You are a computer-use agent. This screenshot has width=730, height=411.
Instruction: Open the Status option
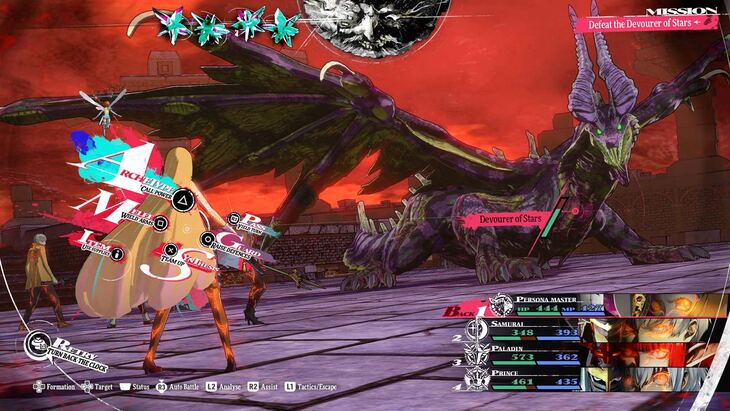[x=136, y=385]
